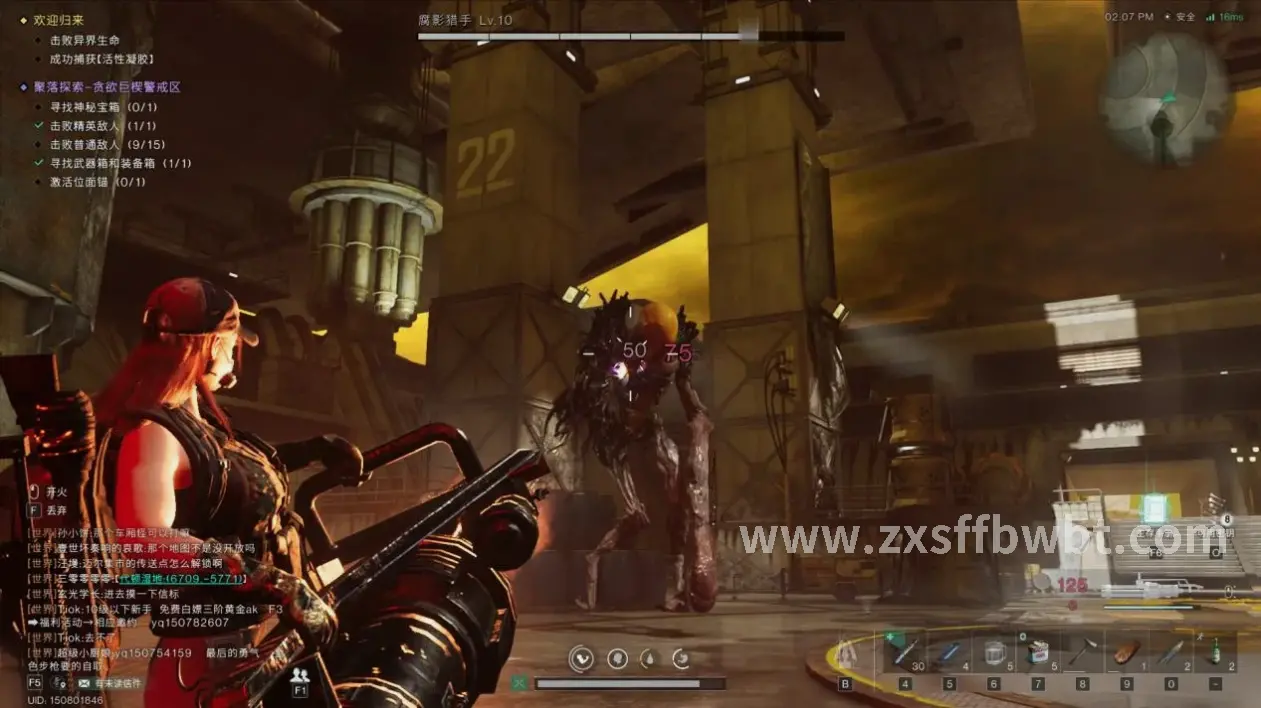
Task: Select the green bottle hotbar slot
Action: click(1214, 653)
